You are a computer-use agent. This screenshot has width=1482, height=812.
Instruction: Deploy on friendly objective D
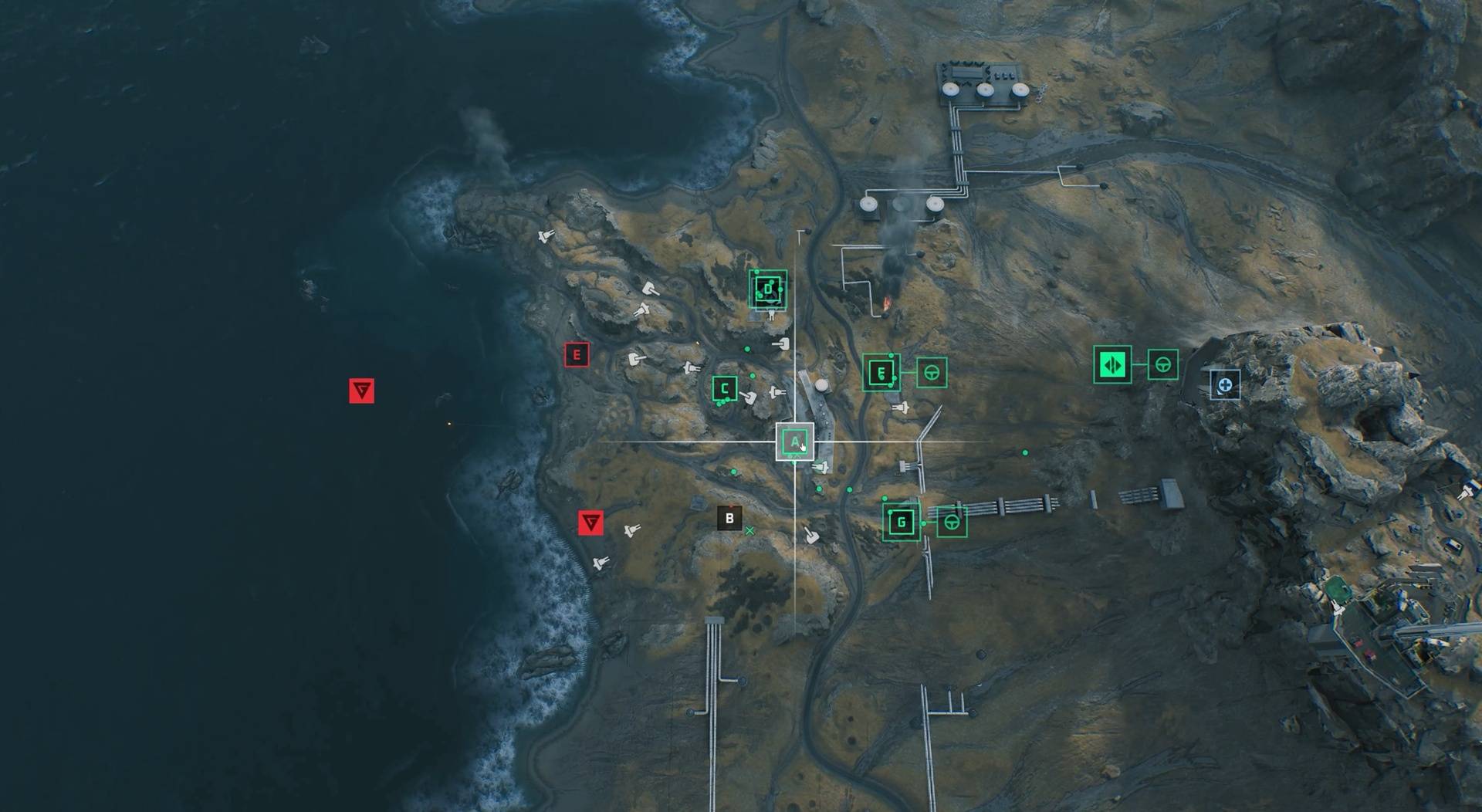click(768, 289)
